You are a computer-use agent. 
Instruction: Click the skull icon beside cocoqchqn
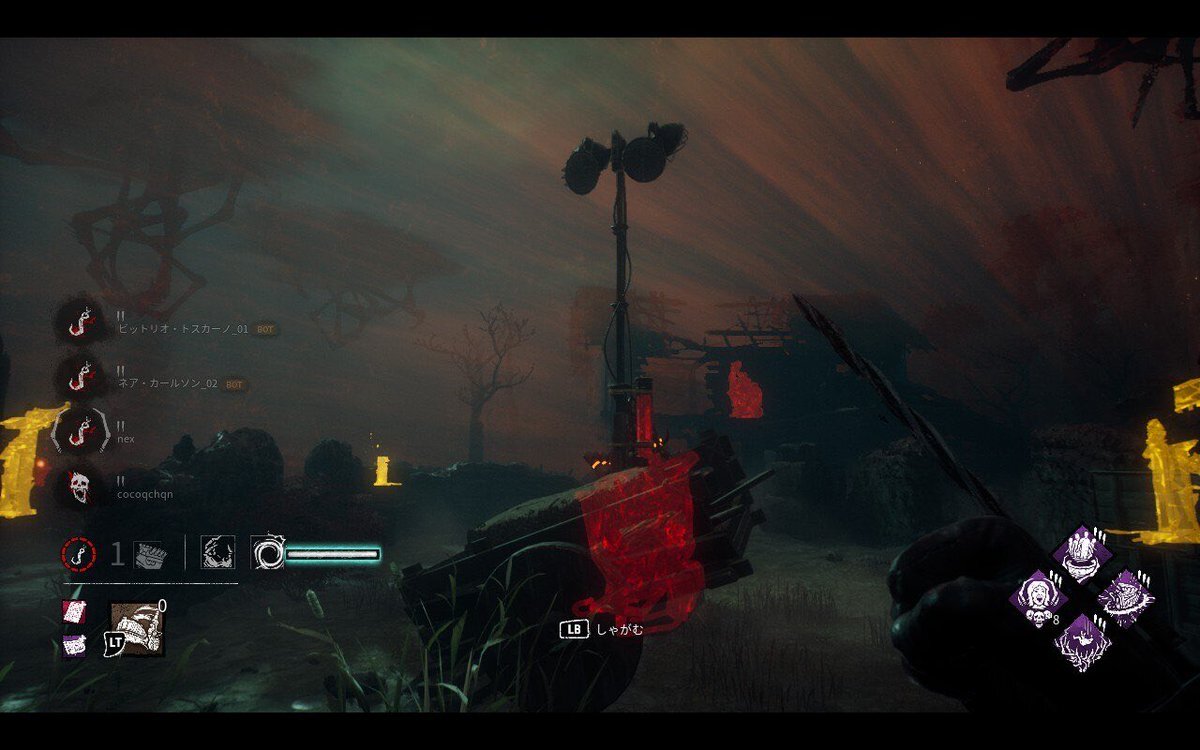(x=78, y=487)
